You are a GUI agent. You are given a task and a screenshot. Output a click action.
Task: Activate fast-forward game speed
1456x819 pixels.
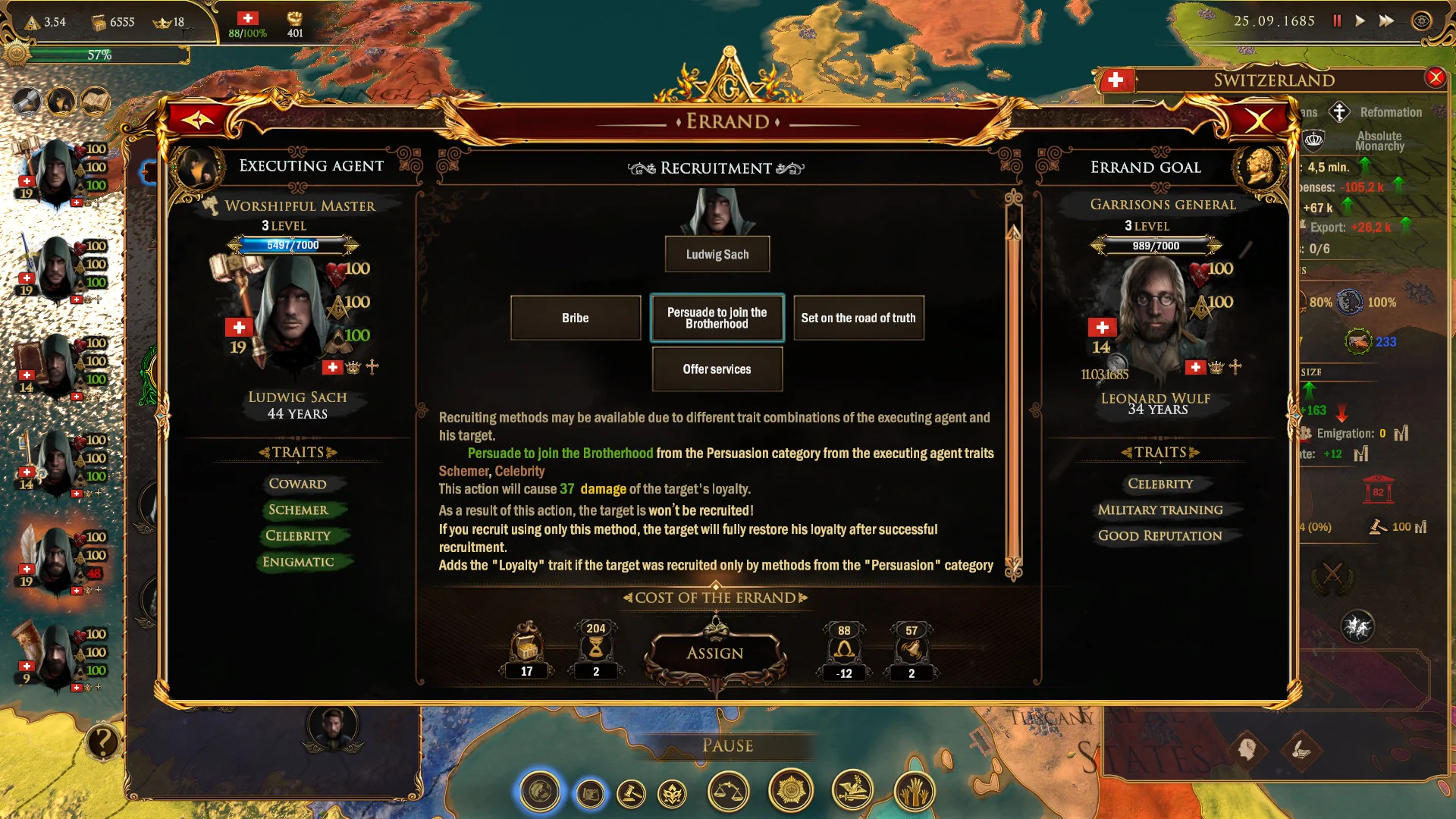pos(1386,21)
